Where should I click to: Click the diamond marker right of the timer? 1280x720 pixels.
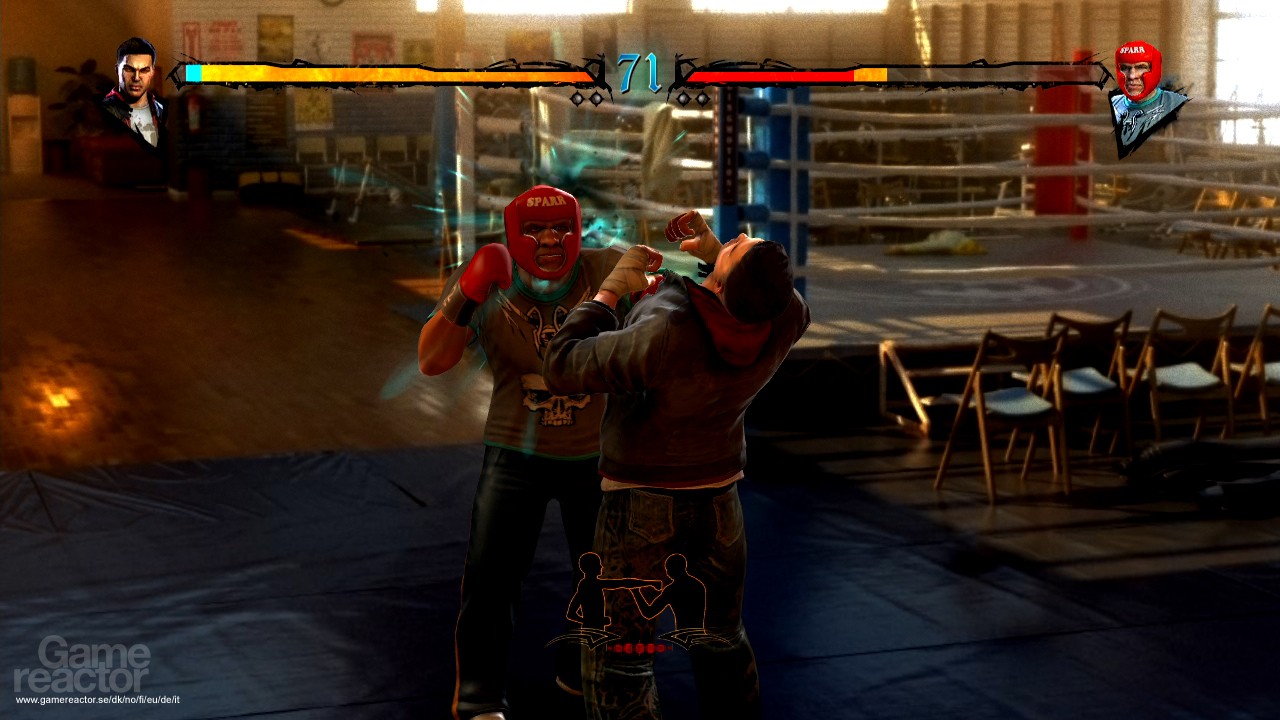pos(683,98)
